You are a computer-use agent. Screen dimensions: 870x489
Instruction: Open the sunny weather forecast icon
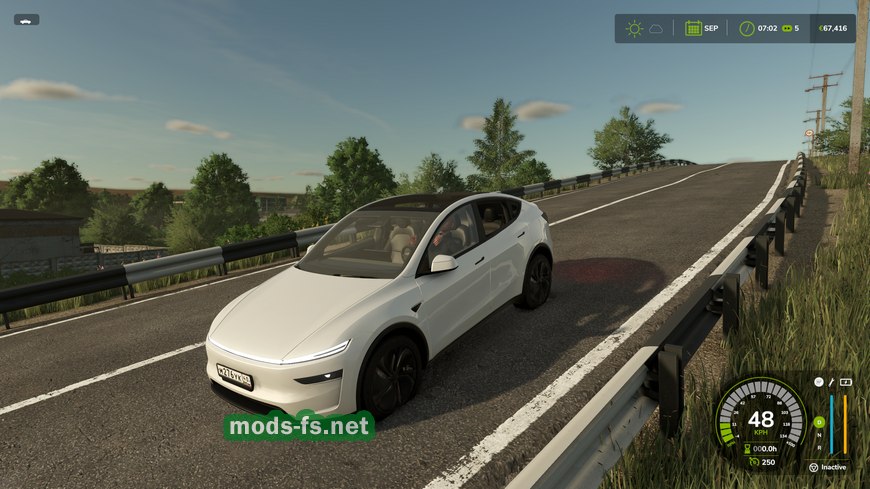tap(634, 28)
